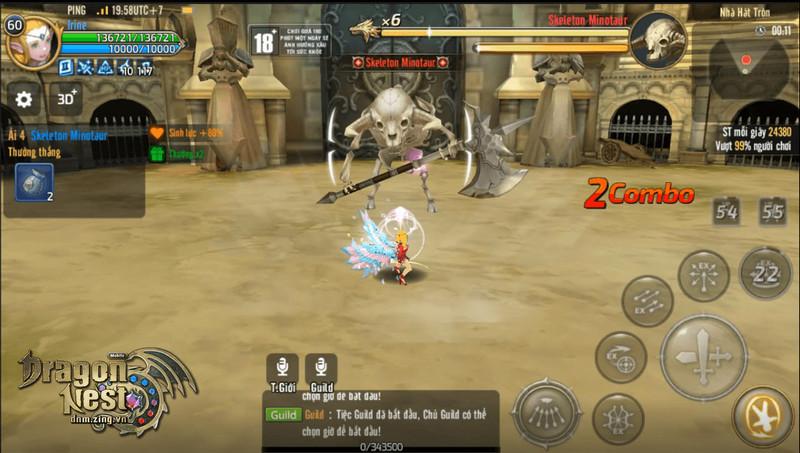Tap the Skeleton Minotaur boss portrait

click(659, 40)
